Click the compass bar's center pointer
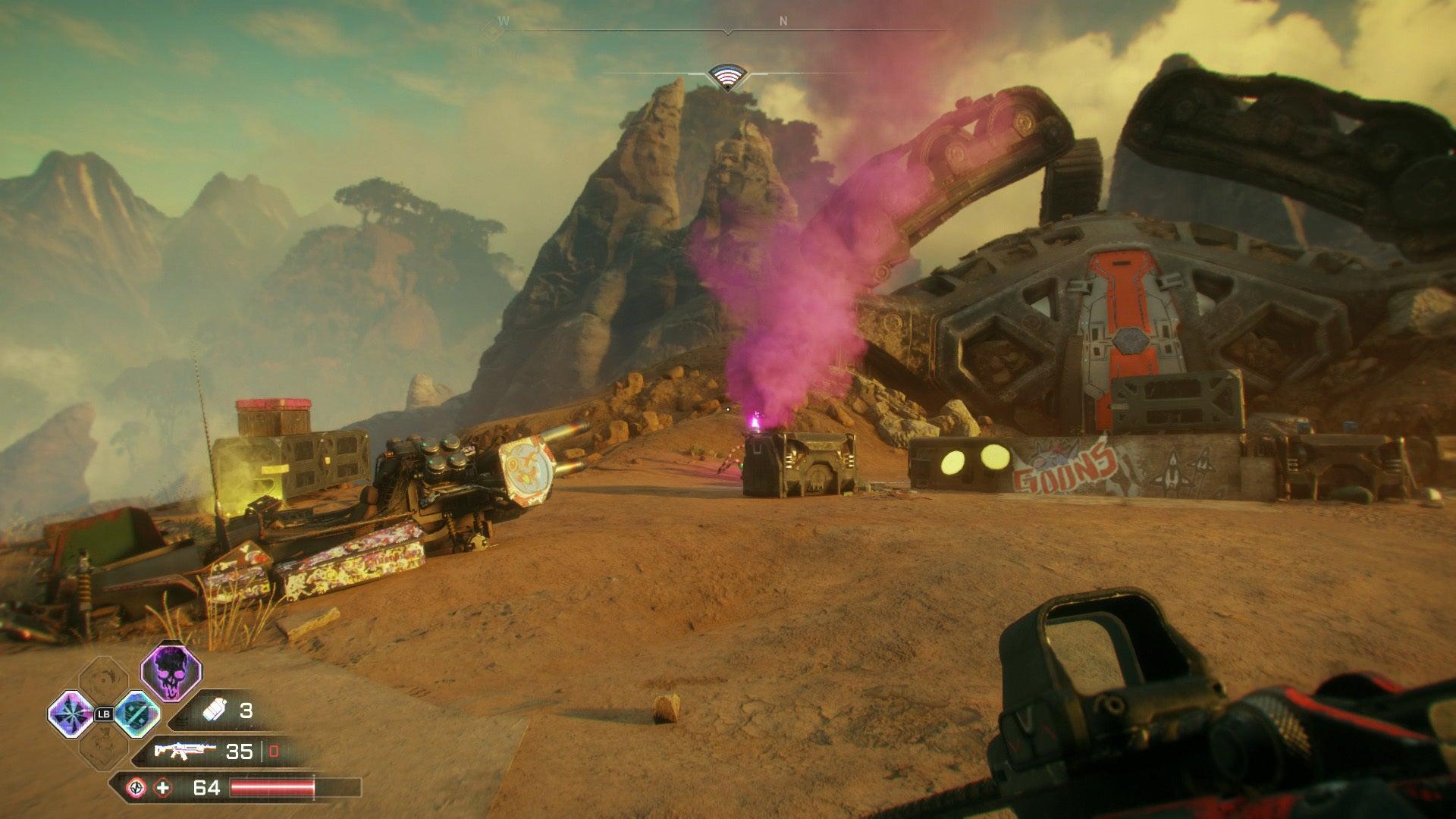Image resolution: width=1456 pixels, height=819 pixels. [x=727, y=33]
